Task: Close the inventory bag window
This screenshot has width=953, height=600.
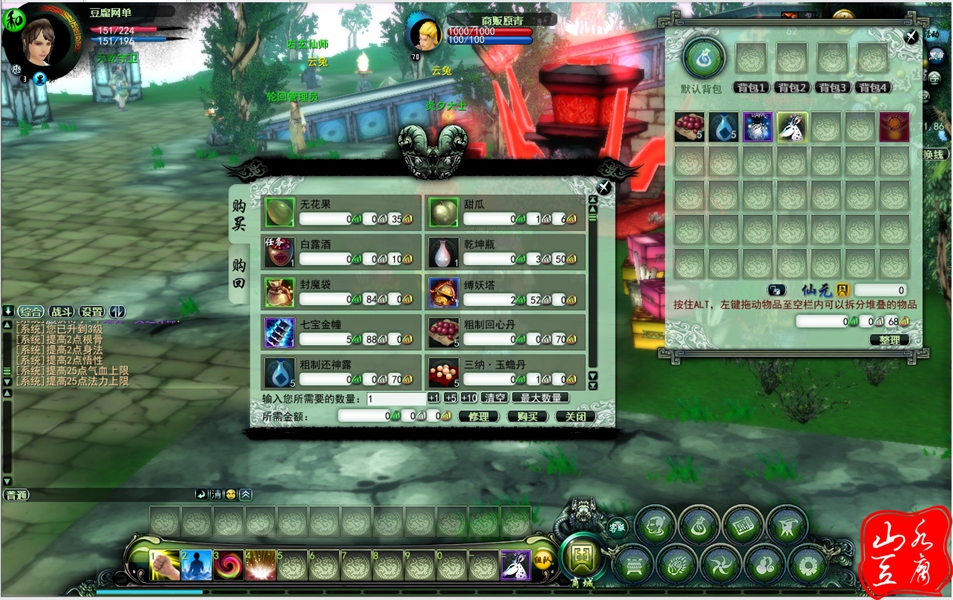Action: (x=911, y=37)
